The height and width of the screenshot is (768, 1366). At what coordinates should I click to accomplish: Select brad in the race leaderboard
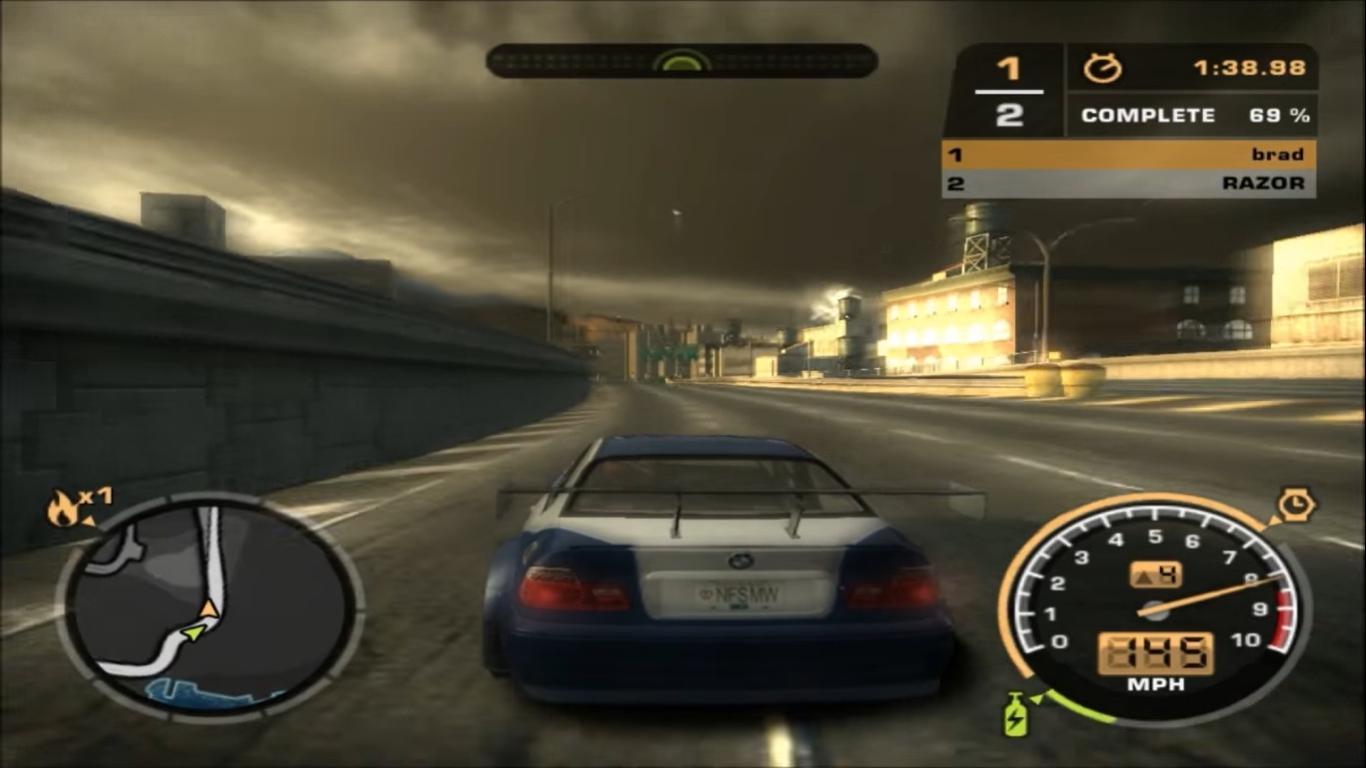click(x=1128, y=155)
